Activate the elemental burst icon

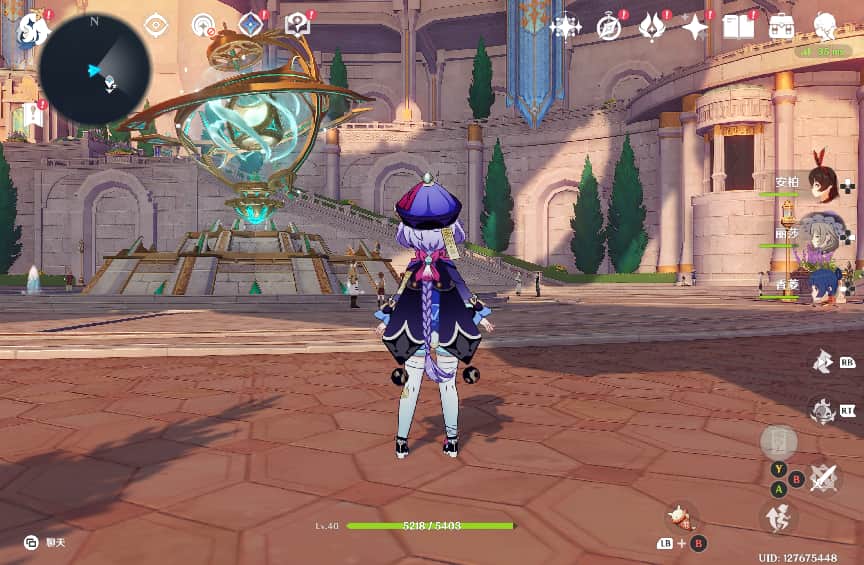(822, 410)
